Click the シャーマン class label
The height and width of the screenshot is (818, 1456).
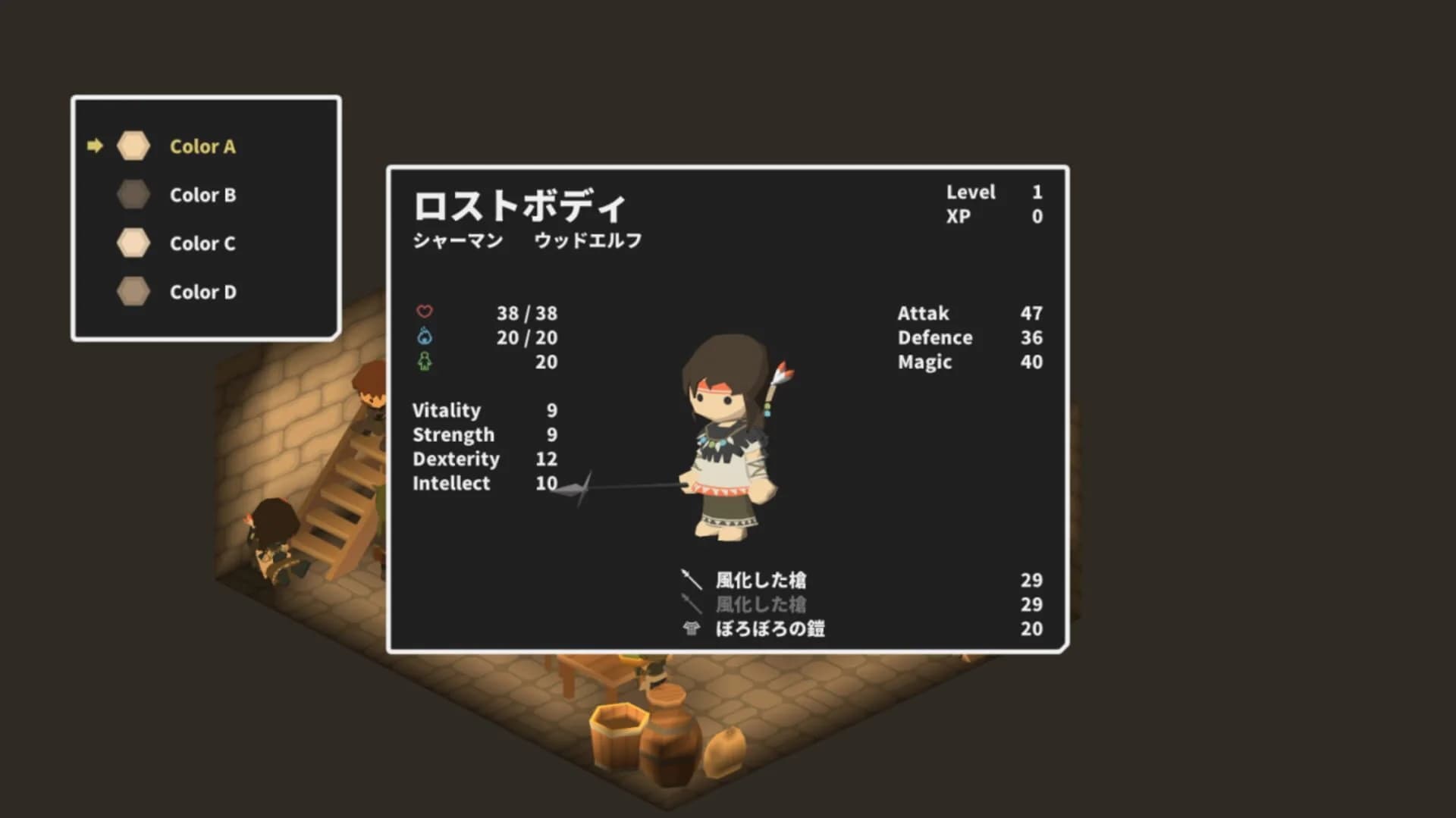pos(458,240)
